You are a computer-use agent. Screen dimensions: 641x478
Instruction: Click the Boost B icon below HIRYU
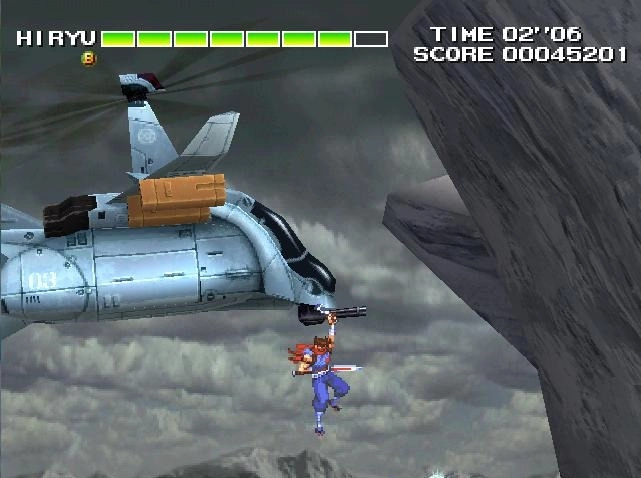(88, 59)
